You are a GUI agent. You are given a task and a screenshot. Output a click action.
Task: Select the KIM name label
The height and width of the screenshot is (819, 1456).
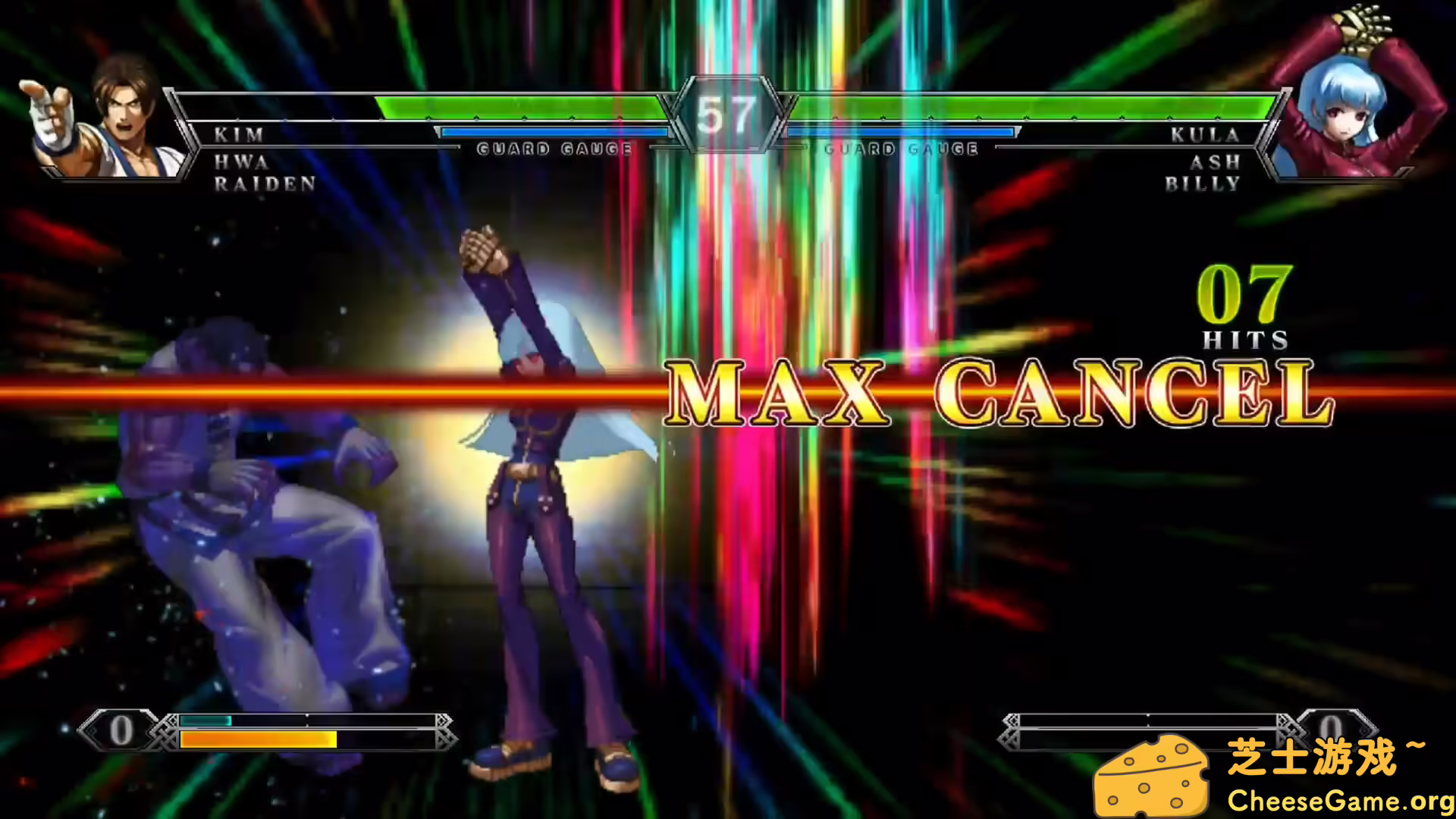click(238, 134)
